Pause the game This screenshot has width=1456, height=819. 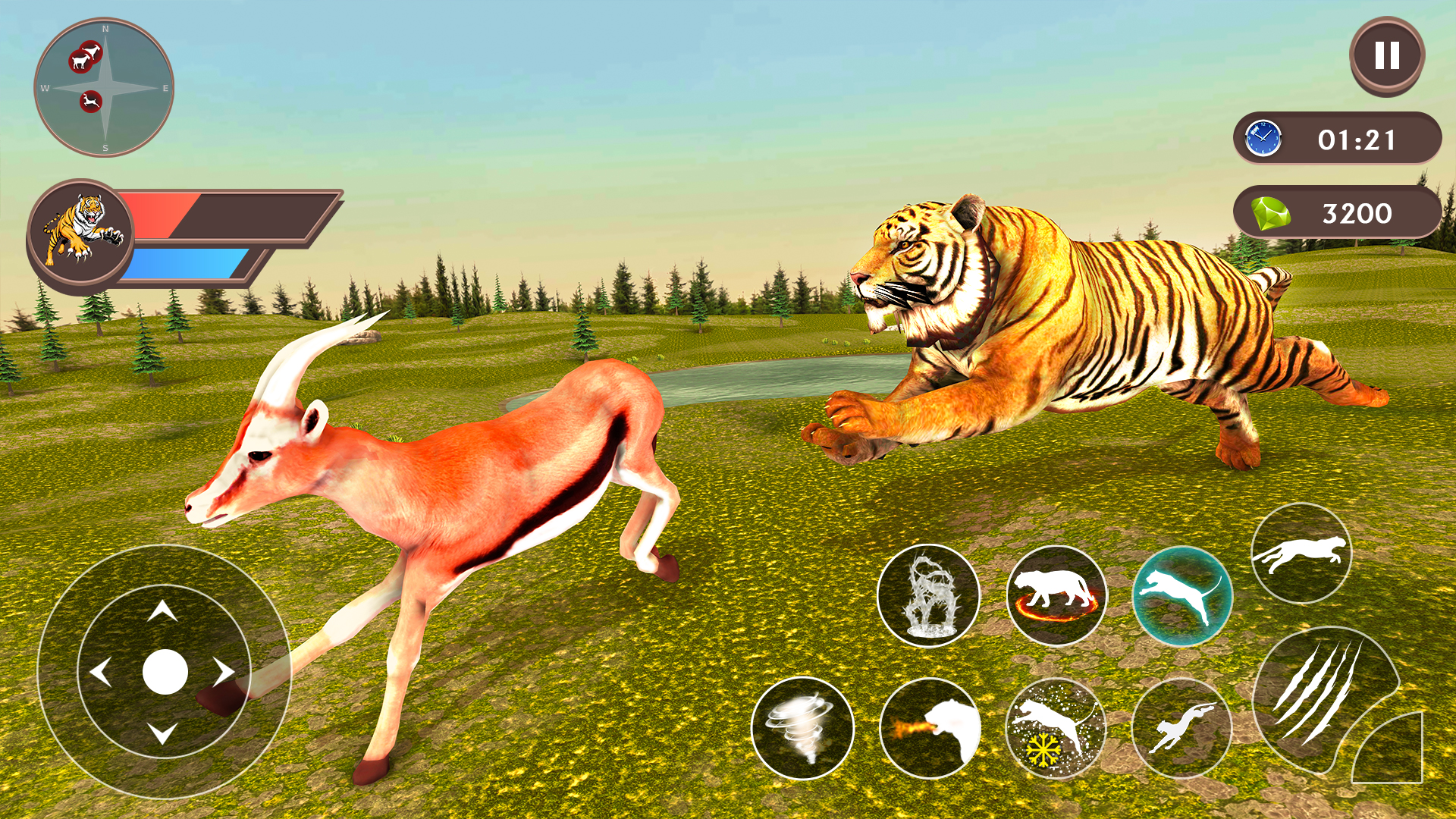point(1385,55)
